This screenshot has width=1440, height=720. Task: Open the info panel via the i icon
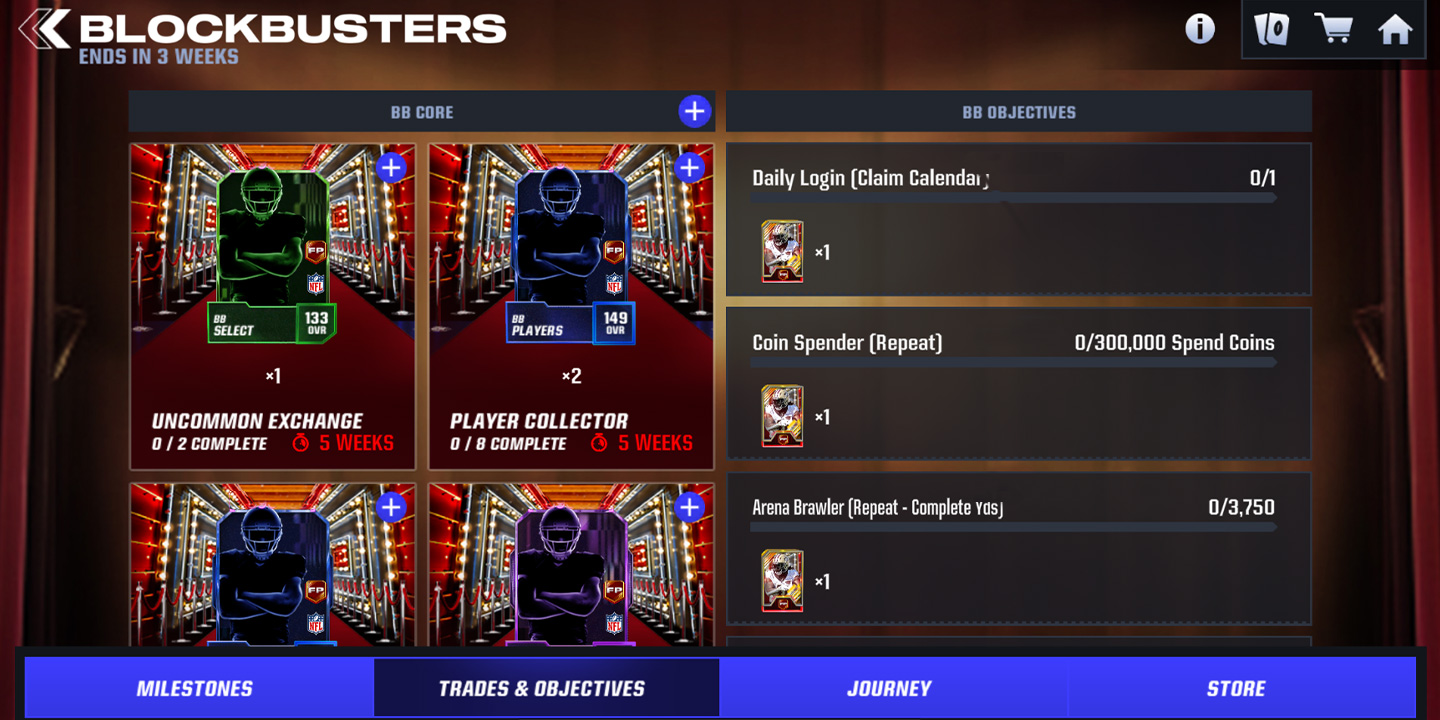pyautogui.click(x=1199, y=28)
